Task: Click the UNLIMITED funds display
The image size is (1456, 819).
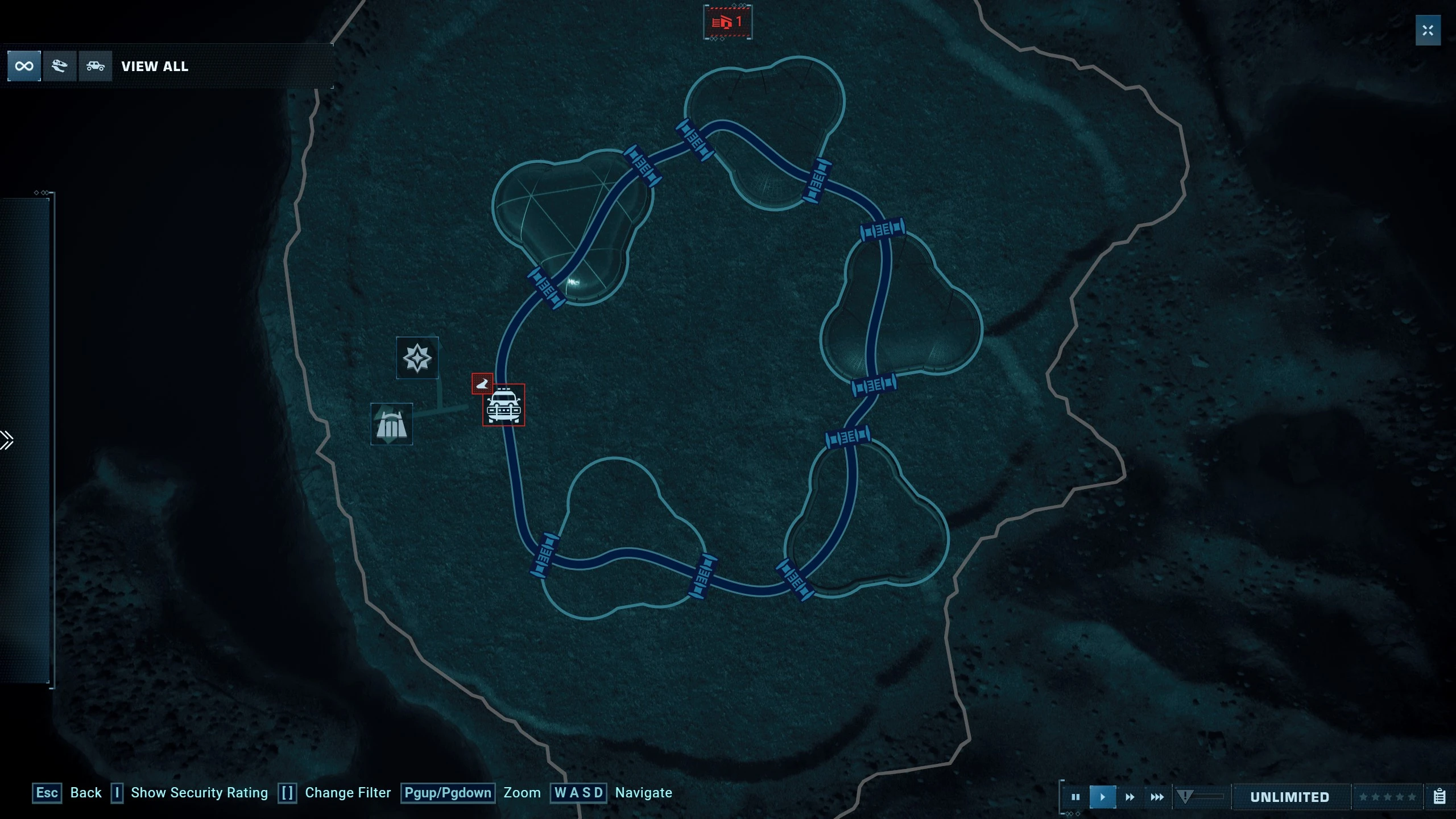Action: 1289,797
